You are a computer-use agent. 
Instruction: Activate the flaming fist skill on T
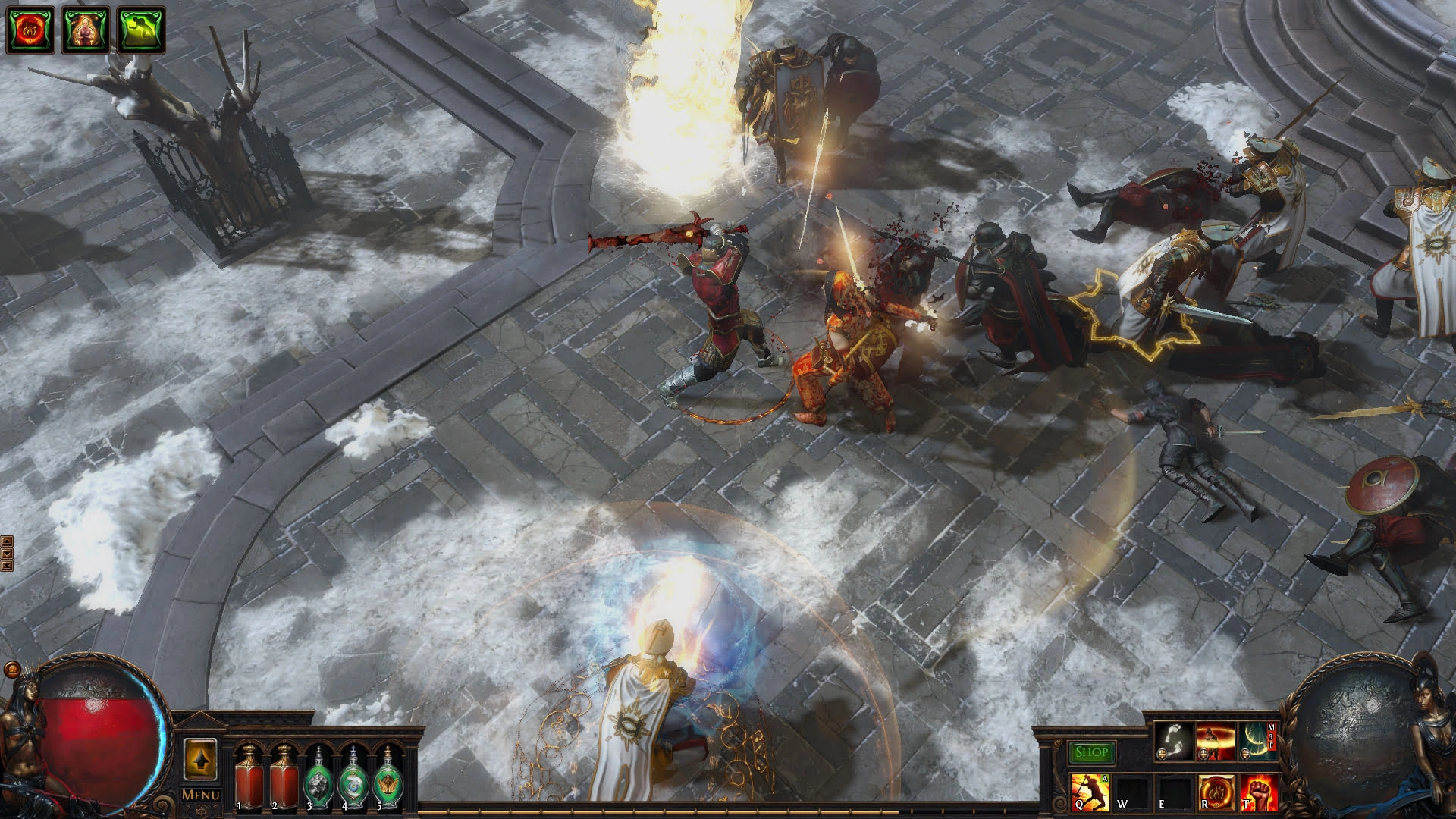coord(1257,792)
